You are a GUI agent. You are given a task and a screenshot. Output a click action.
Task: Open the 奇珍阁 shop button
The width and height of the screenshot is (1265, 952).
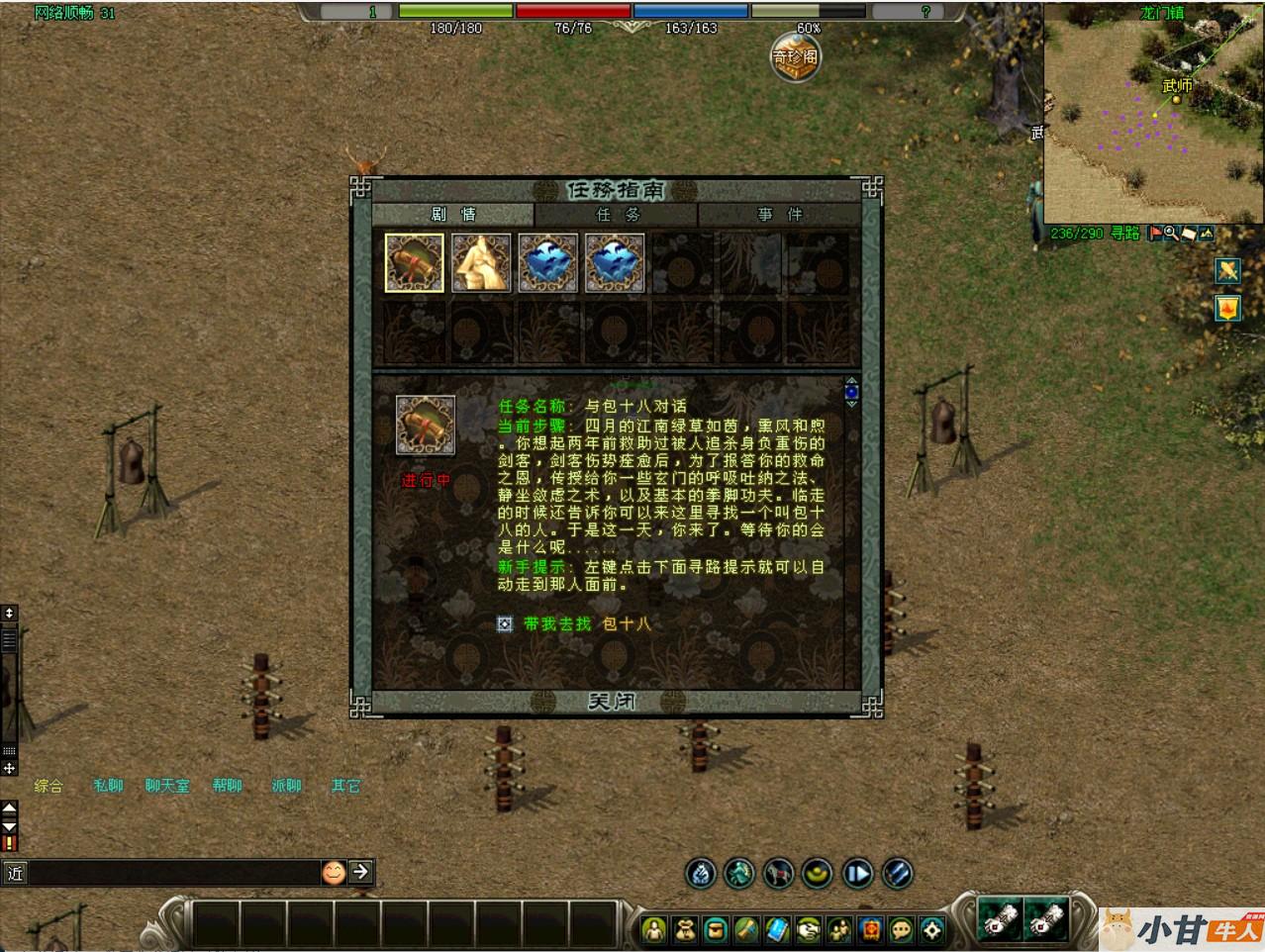(796, 58)
